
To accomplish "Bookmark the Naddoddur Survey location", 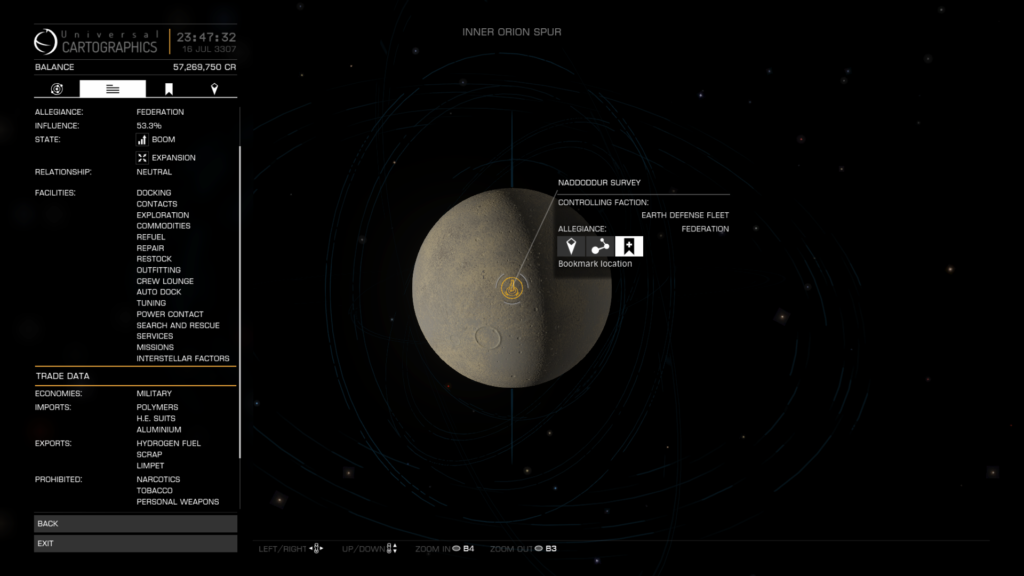I will pos(629,246).
